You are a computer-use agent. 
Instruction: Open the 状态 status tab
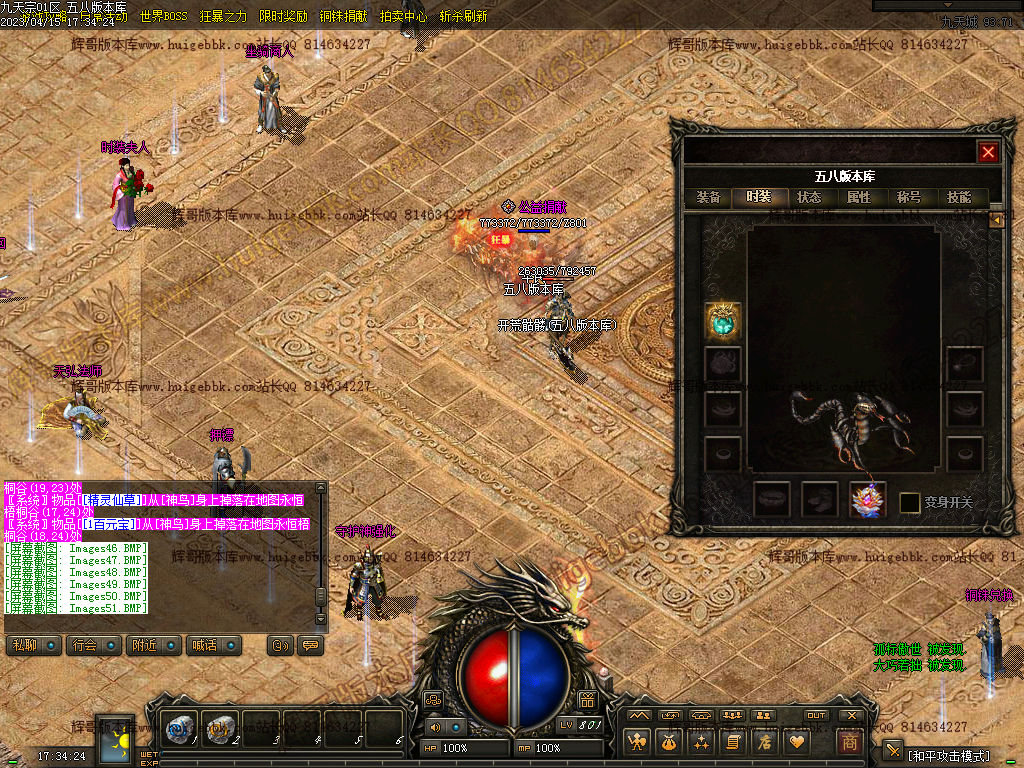coord(809,198)
